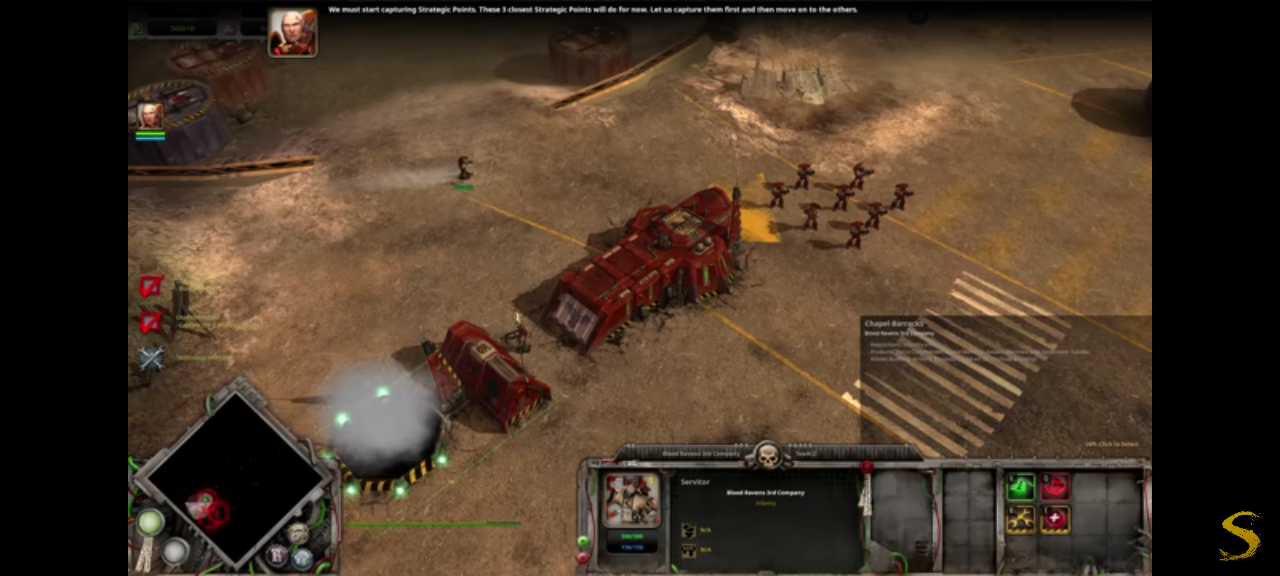1280x576 pixels.
Task: Click the blue round button by the minimap
Action: point(301,556)
